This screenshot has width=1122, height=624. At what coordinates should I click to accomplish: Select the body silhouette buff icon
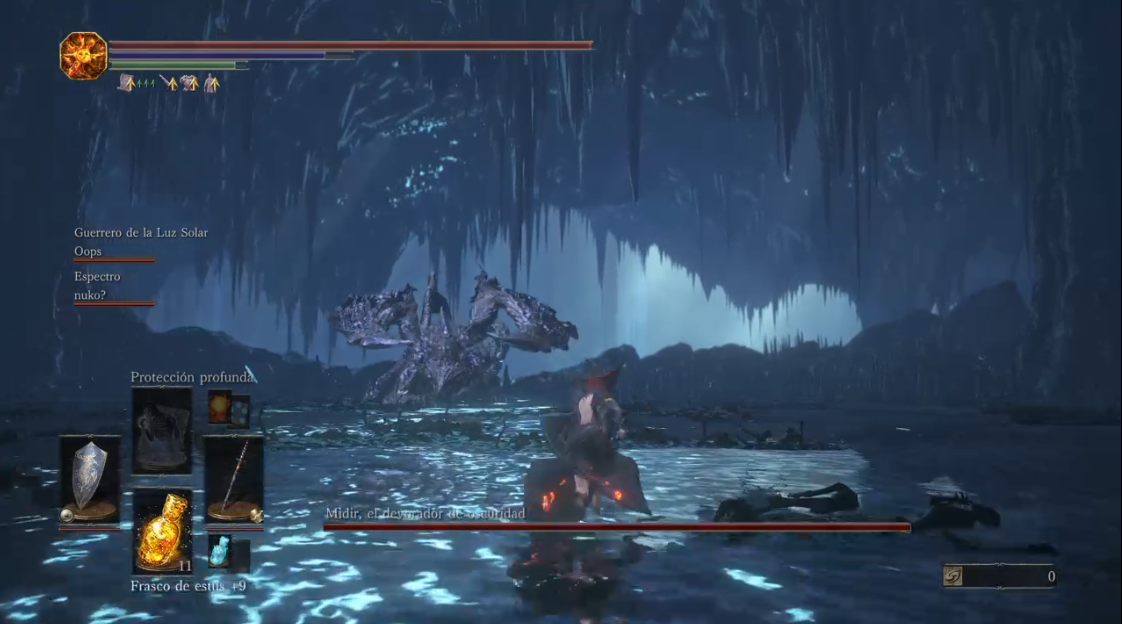click(x=211, y=84)
